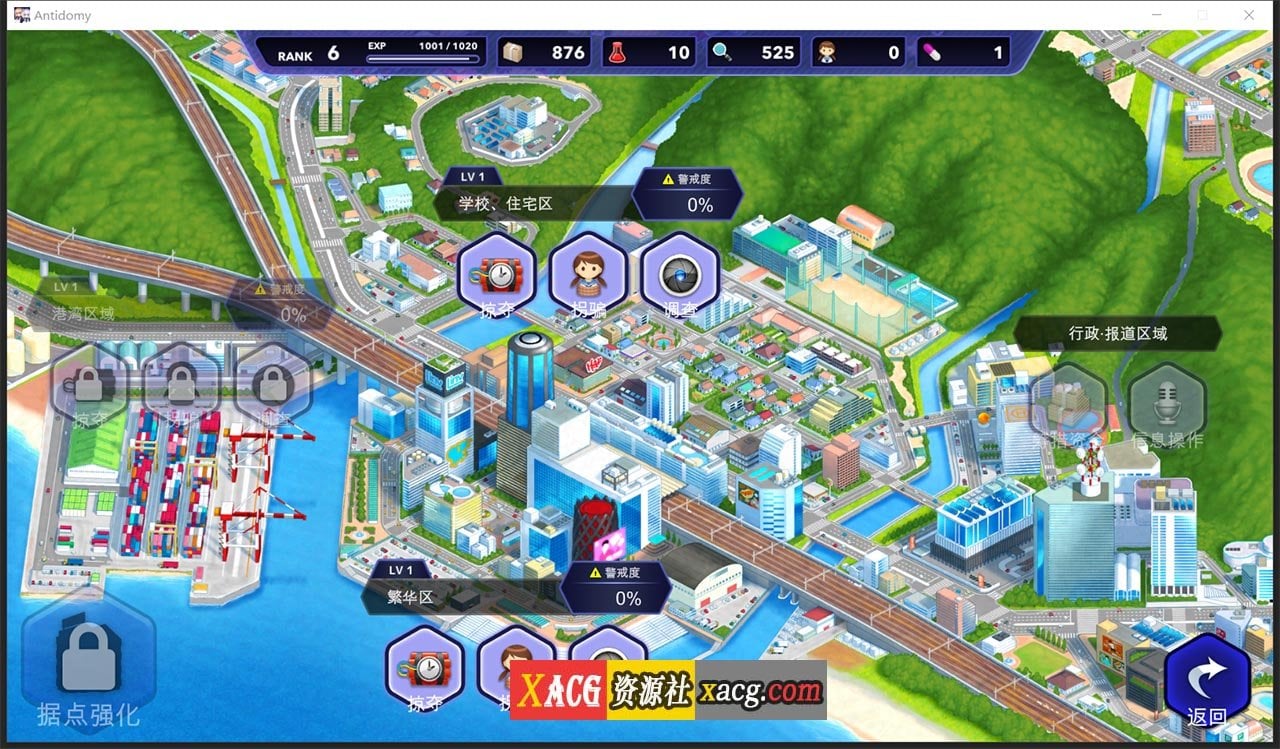Click the magnifying glass resource showing 525
The height and width of the screenshot is (749, 1280).
(722, 52)
